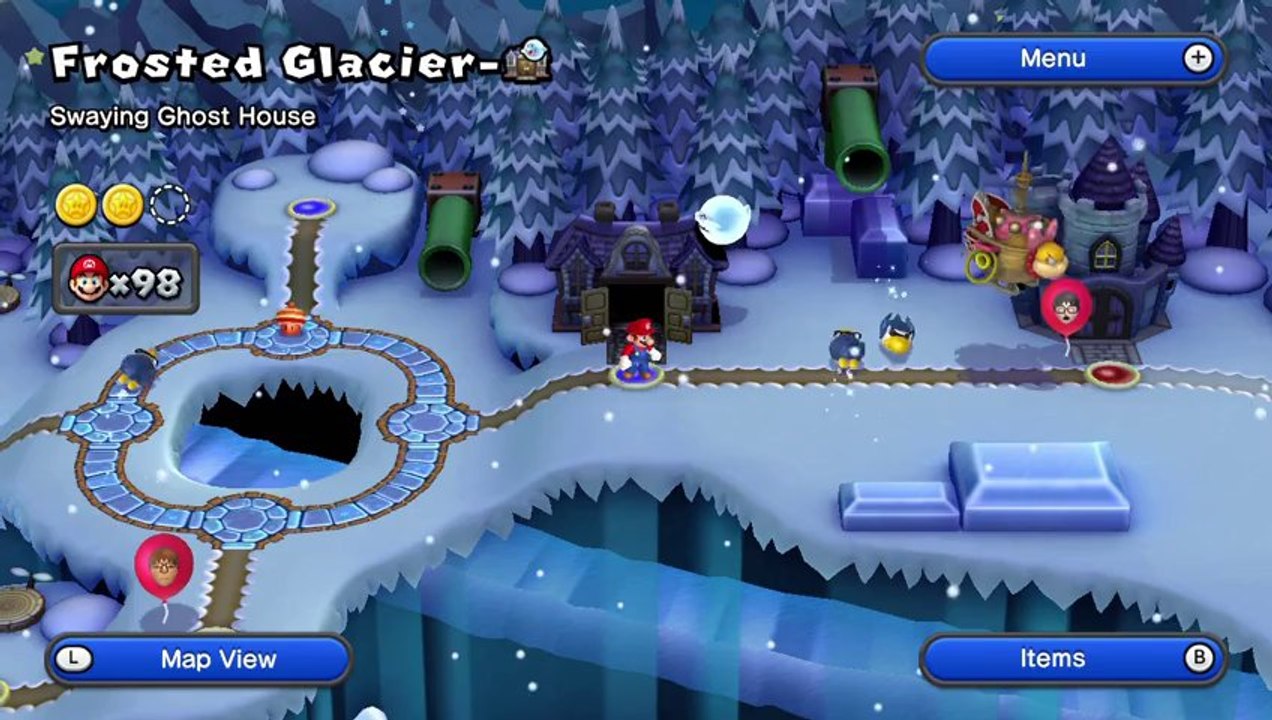Open the Items inventory

pyautogui.click(x=1072, y=658)
